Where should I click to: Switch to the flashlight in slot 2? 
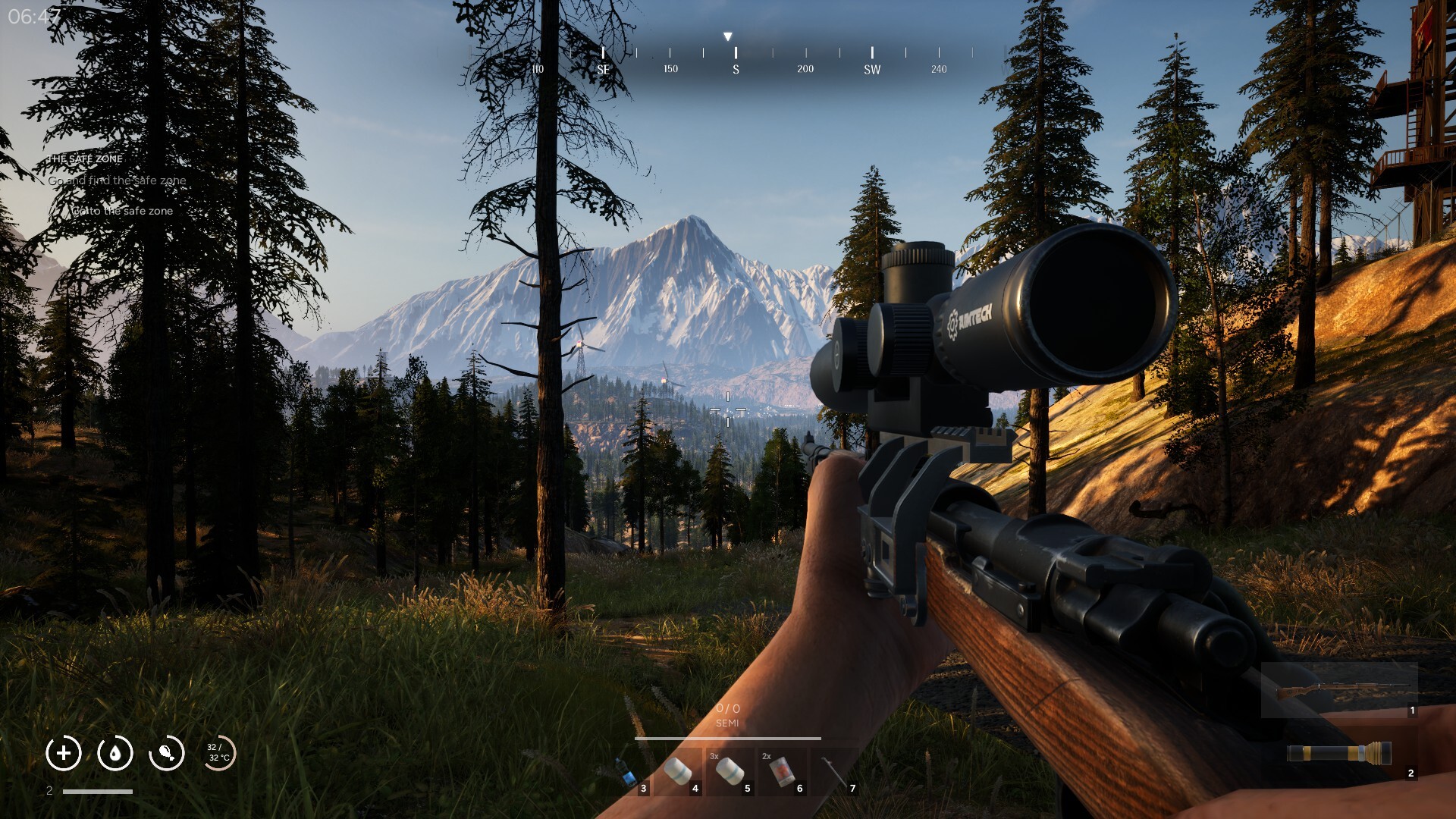[x=1338, y=753]
